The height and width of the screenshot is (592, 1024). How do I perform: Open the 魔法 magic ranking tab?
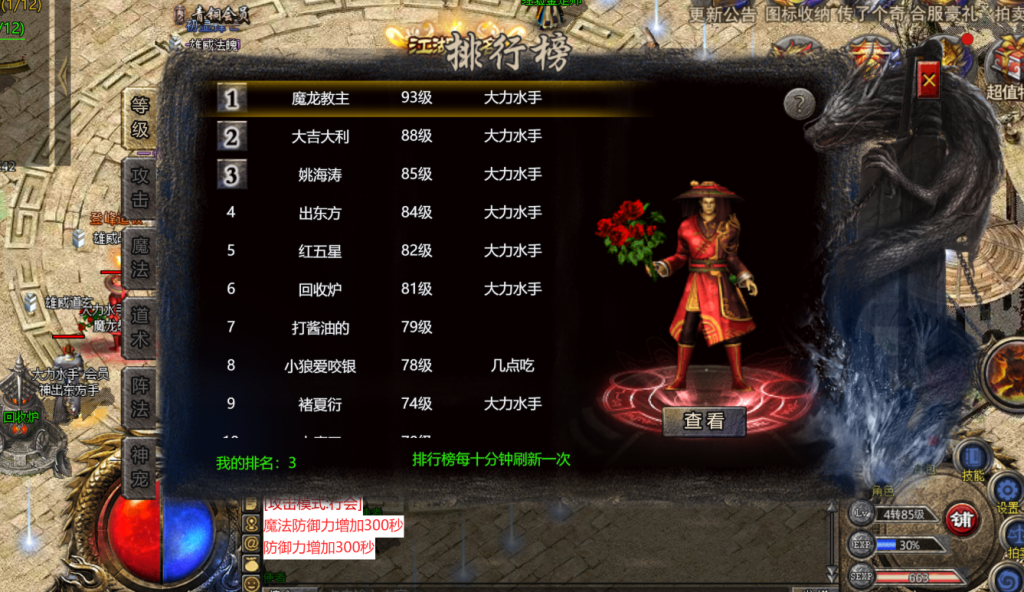point(140,257)
